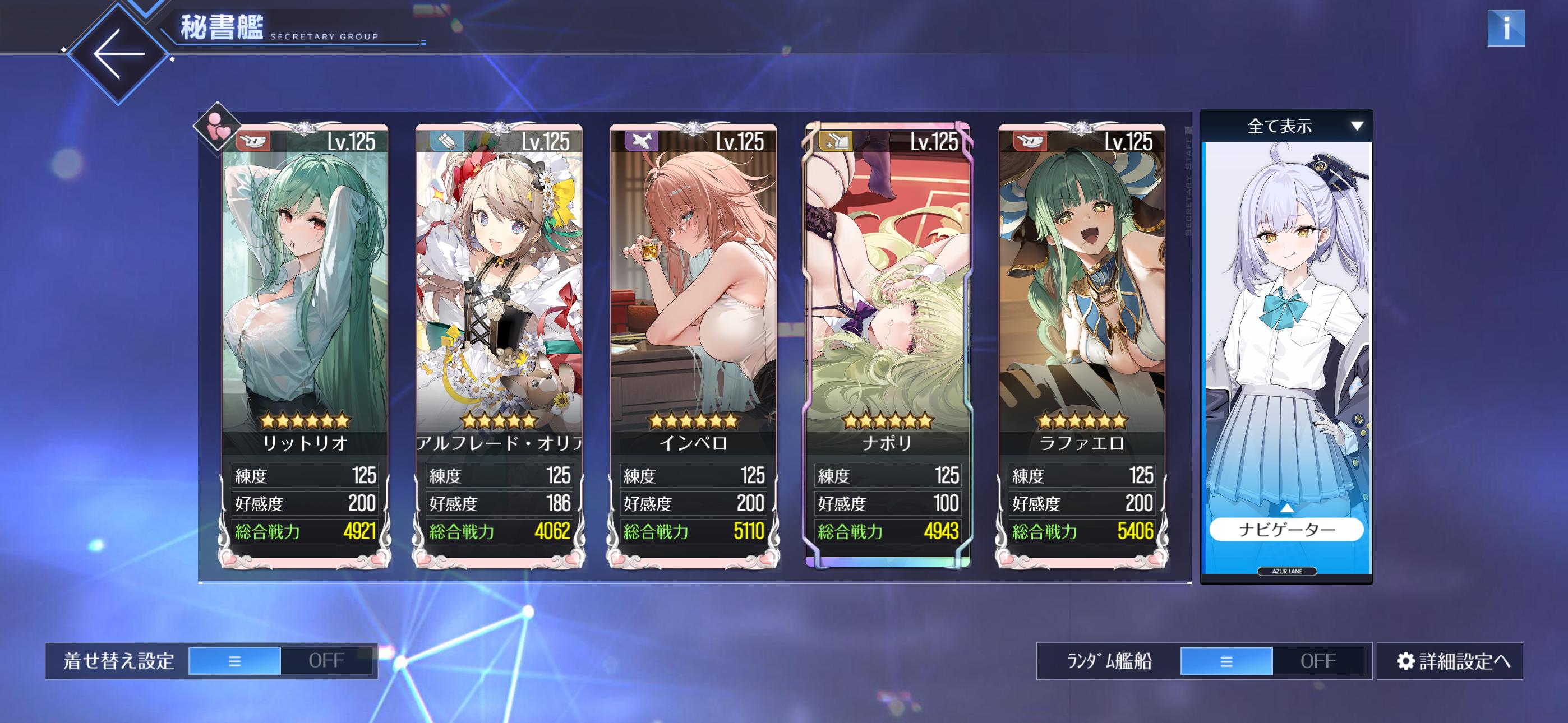
Task: Click the heart badge icon on first card
Action: pyautogui.click(x=216, y=127)
